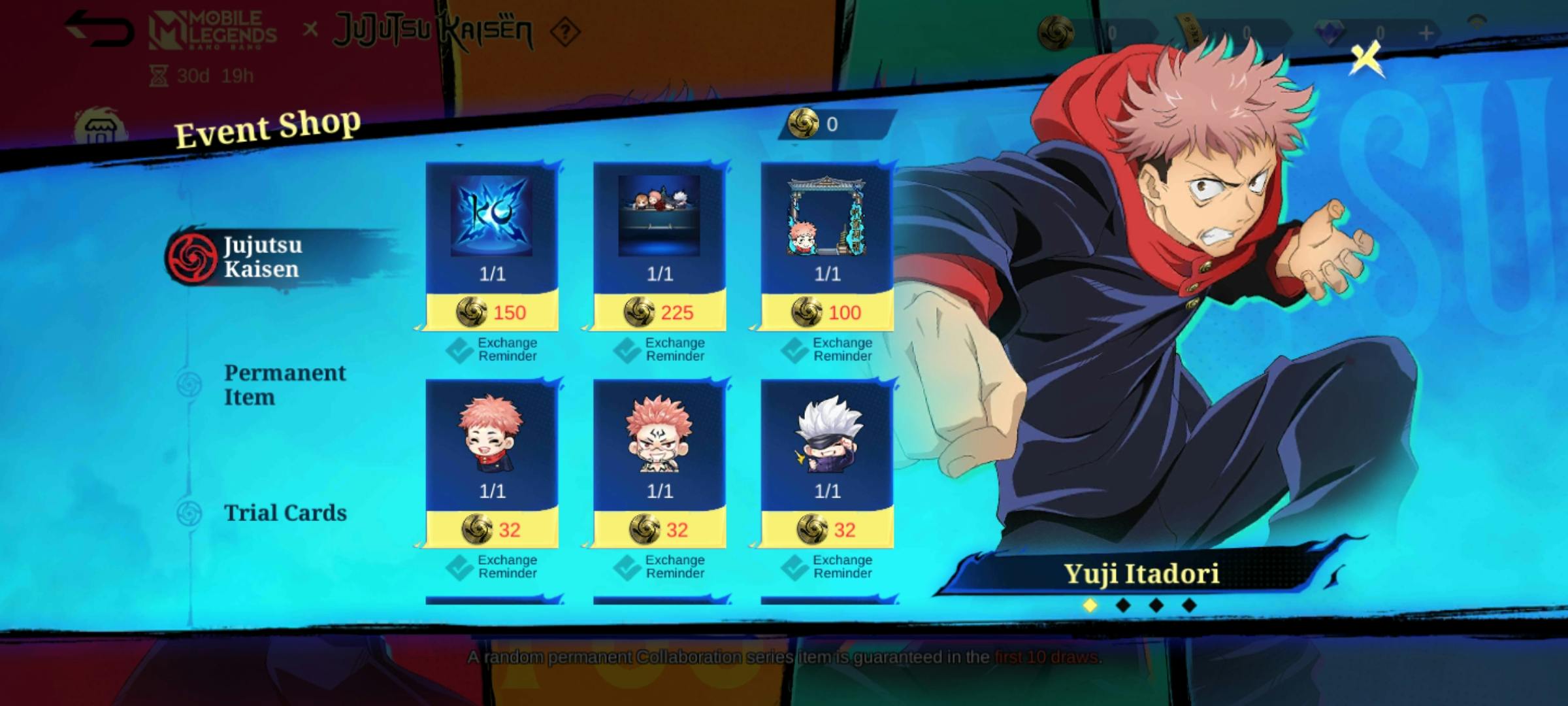
Task: Click the Ko cursed technique skill icon item
Action: tap(491, 216)
